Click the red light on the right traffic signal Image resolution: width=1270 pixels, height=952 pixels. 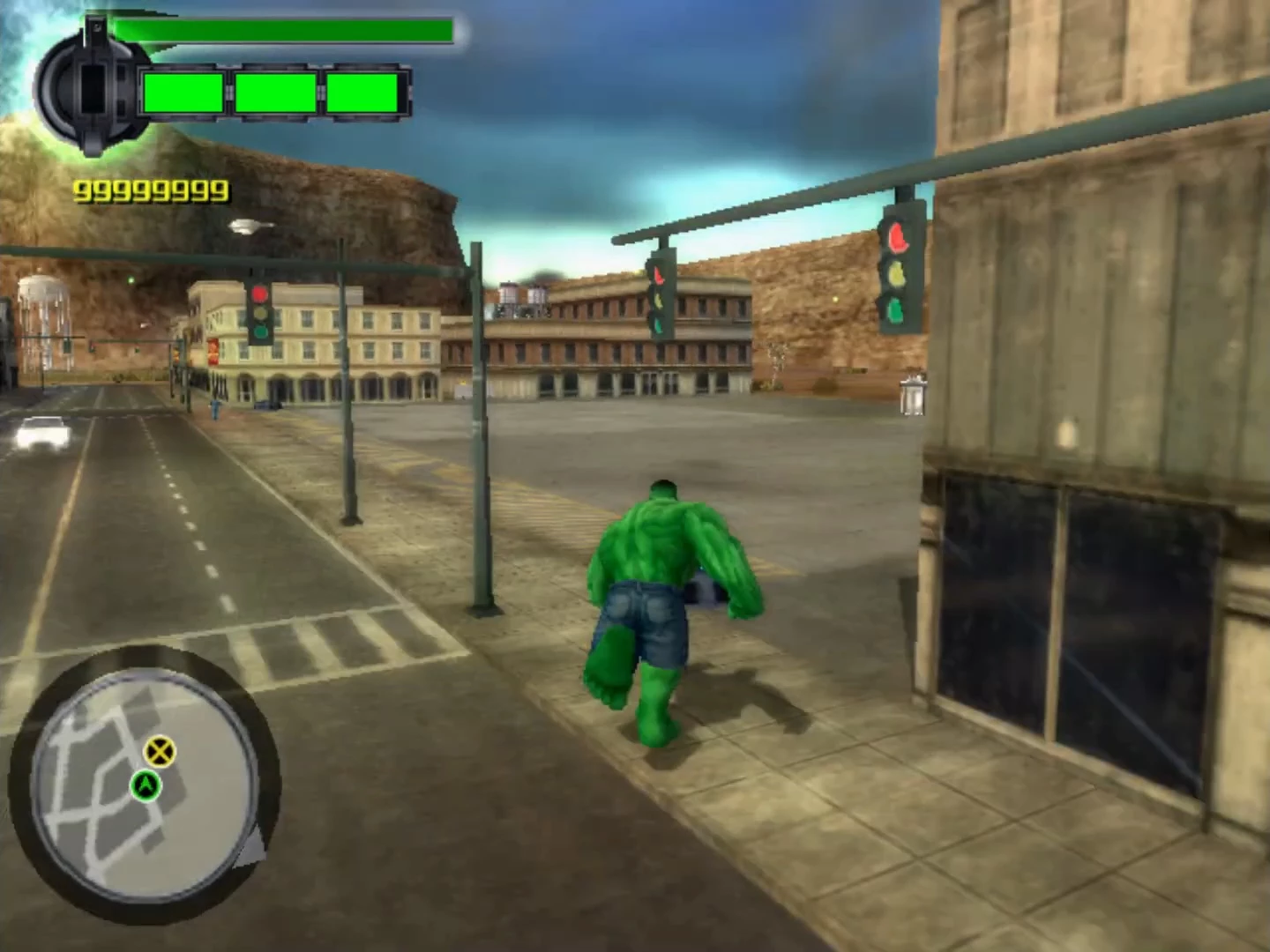897,238
